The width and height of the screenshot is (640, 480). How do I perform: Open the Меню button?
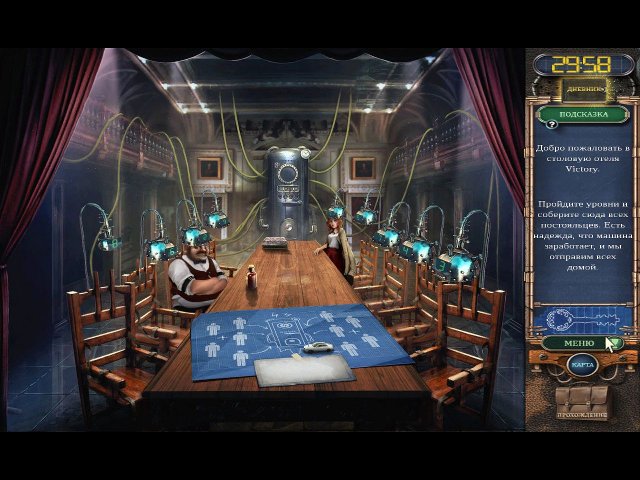pos(580,343)
